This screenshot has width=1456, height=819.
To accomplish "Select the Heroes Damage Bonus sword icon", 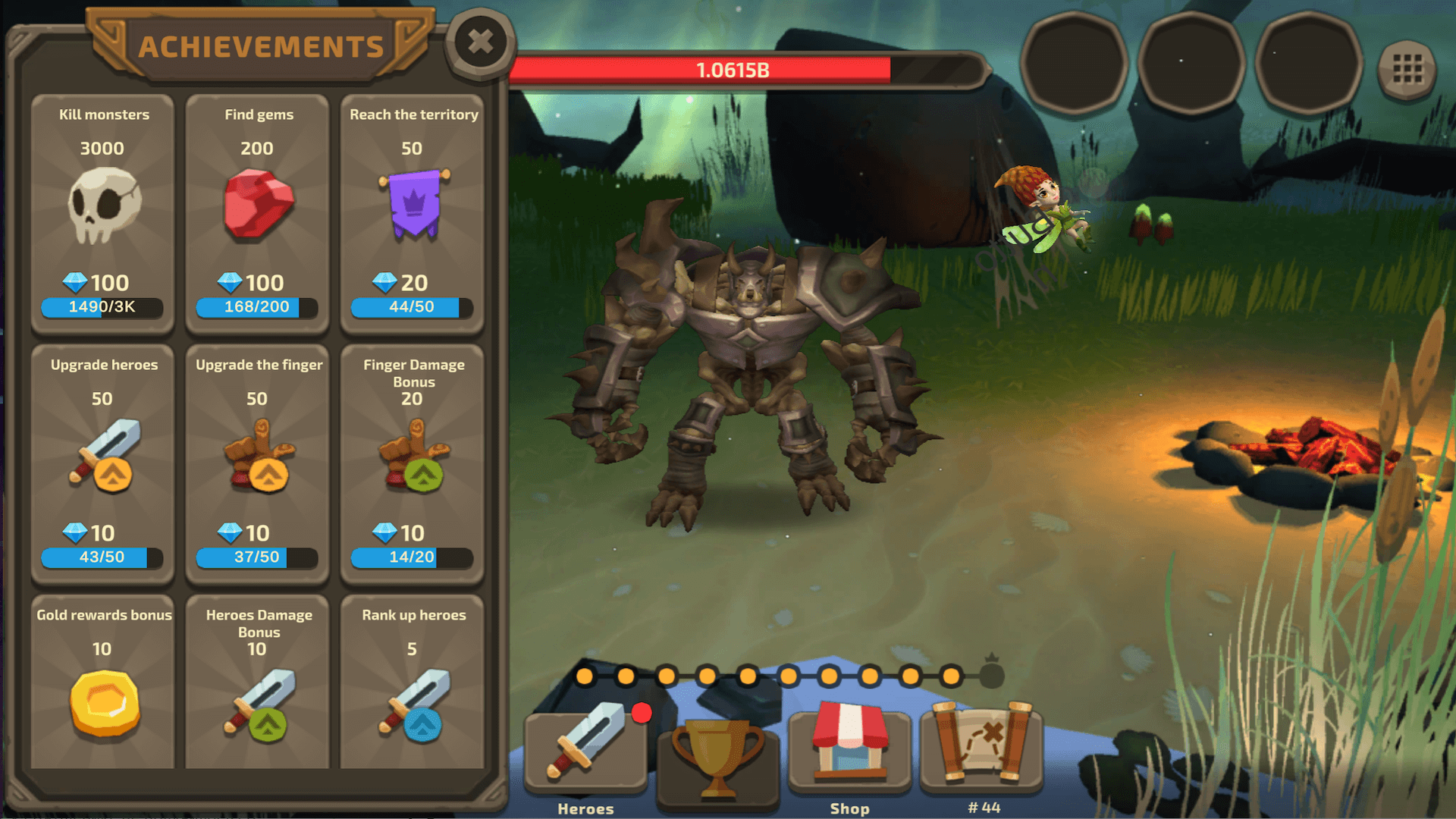I will [x=258, y=705].
